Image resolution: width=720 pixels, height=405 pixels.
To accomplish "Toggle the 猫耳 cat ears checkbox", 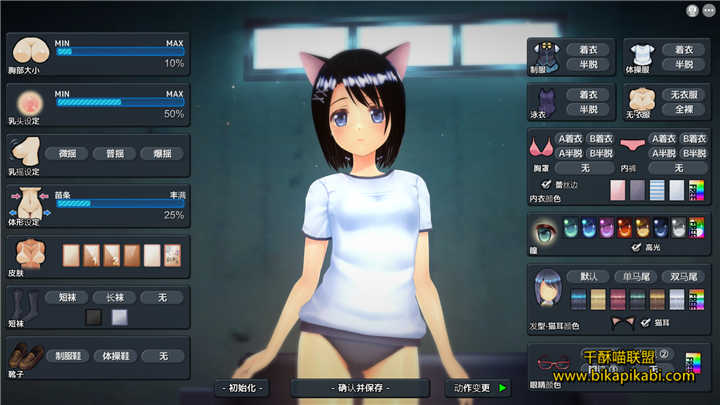I will coord(643,322).
